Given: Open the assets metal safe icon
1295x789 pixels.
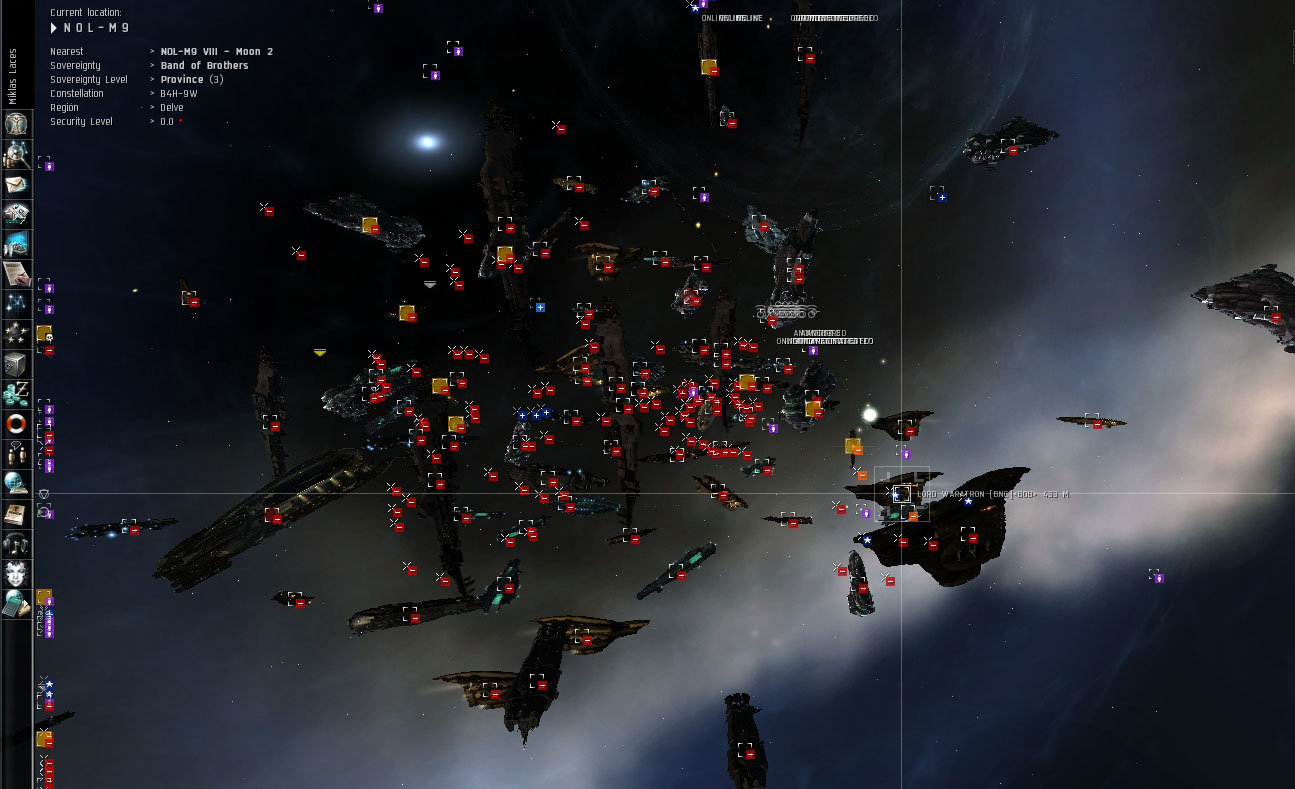Looking at the screenshot, I should [x=16, y=364].
